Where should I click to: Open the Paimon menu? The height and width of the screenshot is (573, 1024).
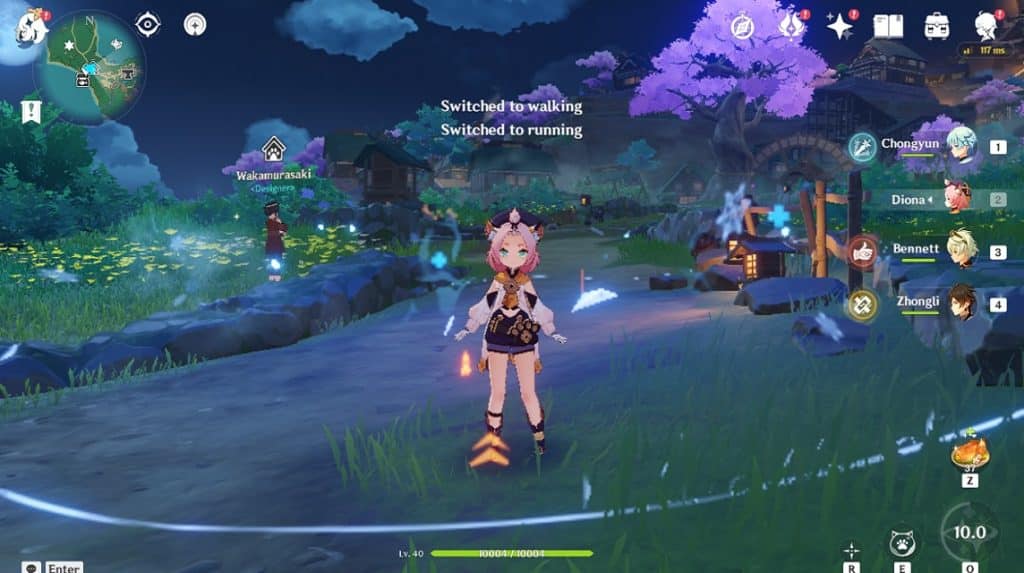[31, 25]
